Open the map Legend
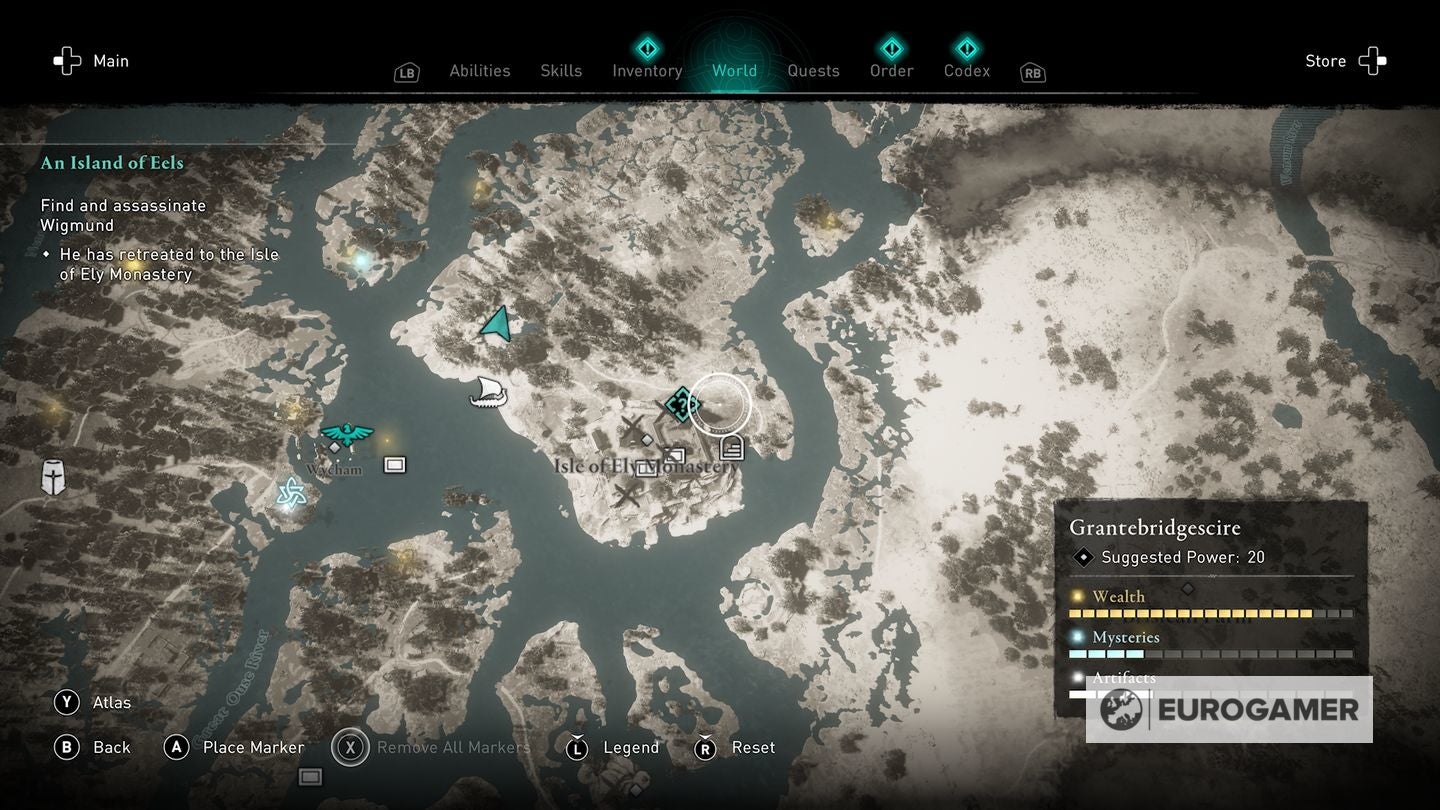The image size is (1440, 810). point(613,747)
